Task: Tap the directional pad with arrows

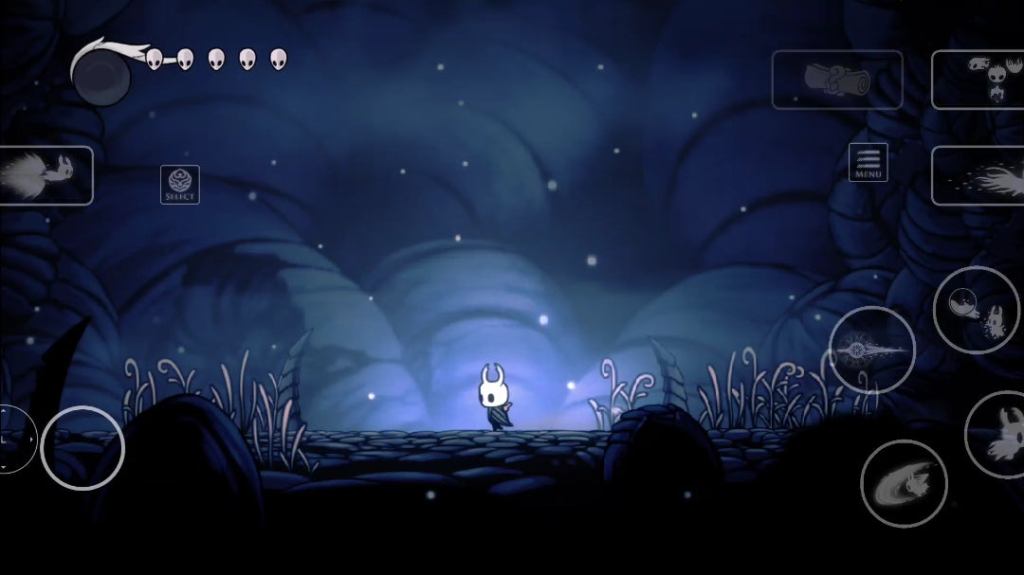Action: tap(14, 439)
